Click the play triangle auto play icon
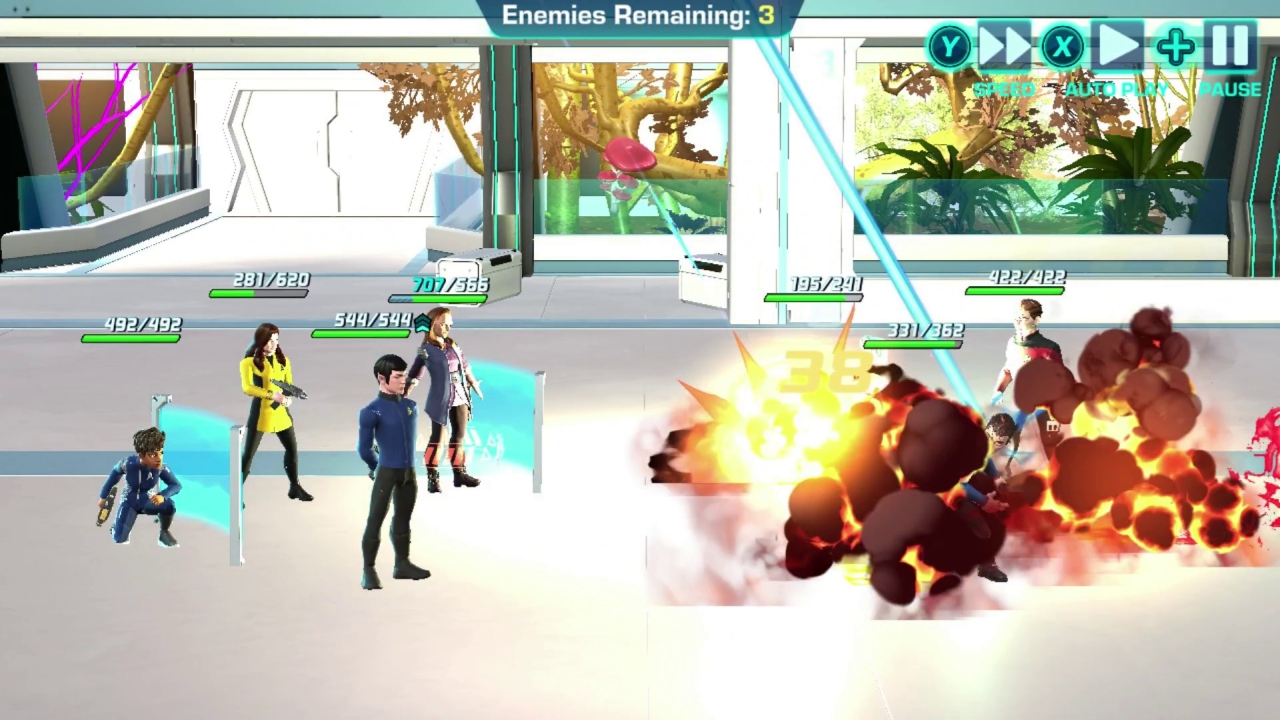 (1116, 46)
